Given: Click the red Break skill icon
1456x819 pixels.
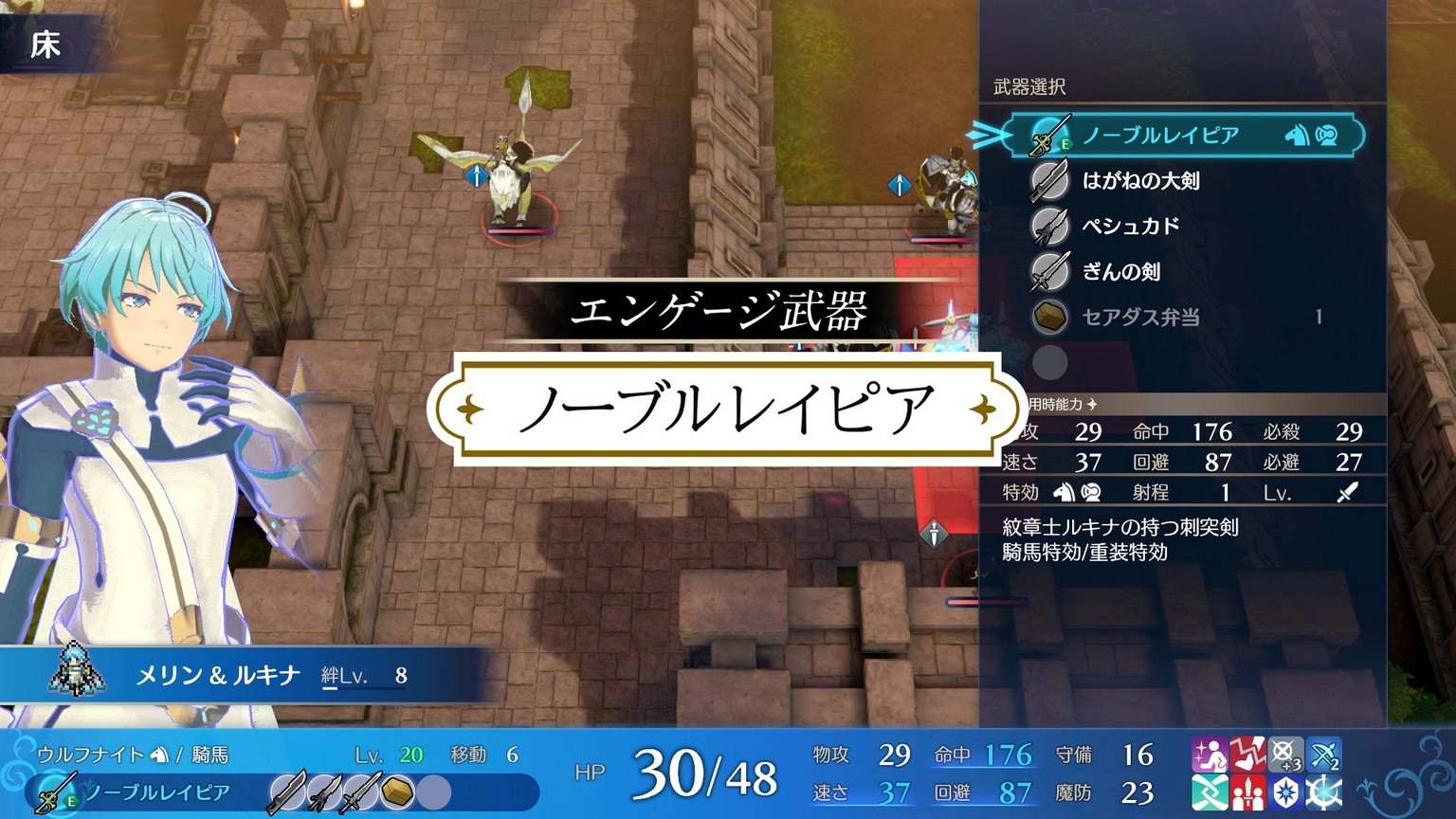Looking at the screenshot, I should coord(1247,754).
